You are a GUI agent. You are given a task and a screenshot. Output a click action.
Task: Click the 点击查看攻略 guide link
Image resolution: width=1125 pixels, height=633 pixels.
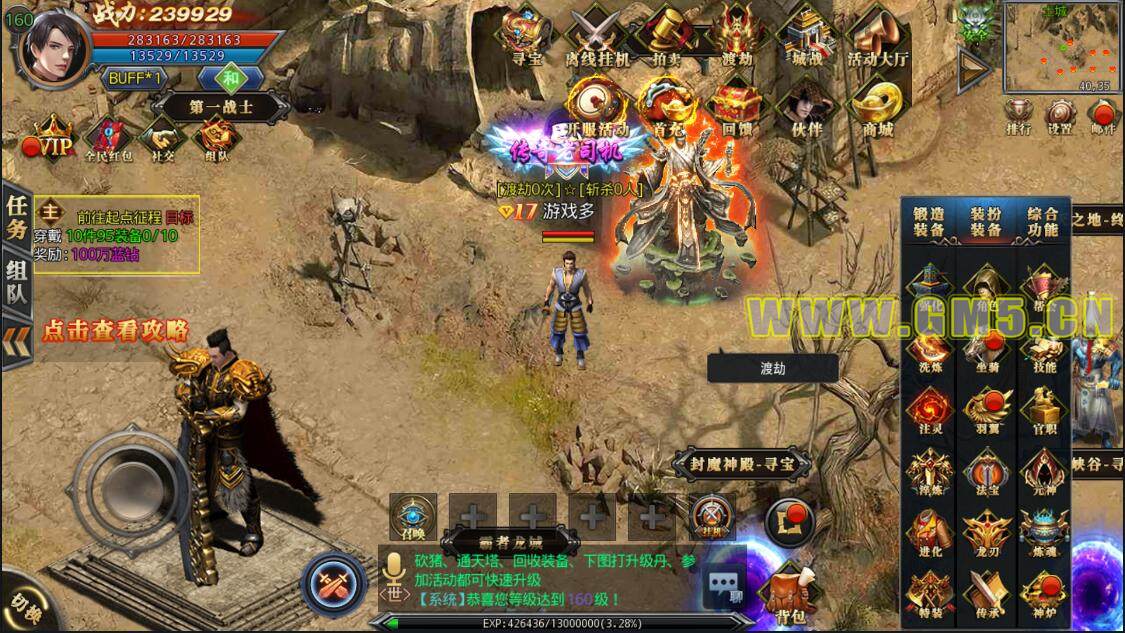[x=115, y=331]
